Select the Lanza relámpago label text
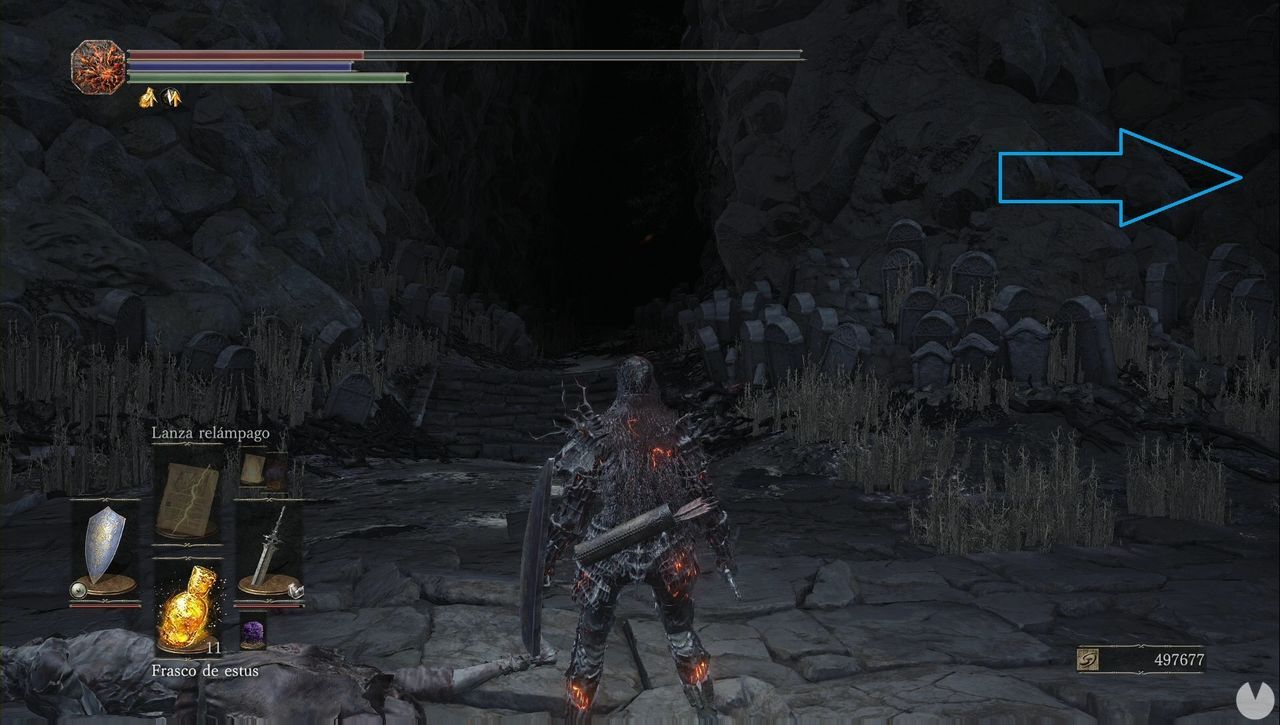1280x725 pixels. click(210, 433)
